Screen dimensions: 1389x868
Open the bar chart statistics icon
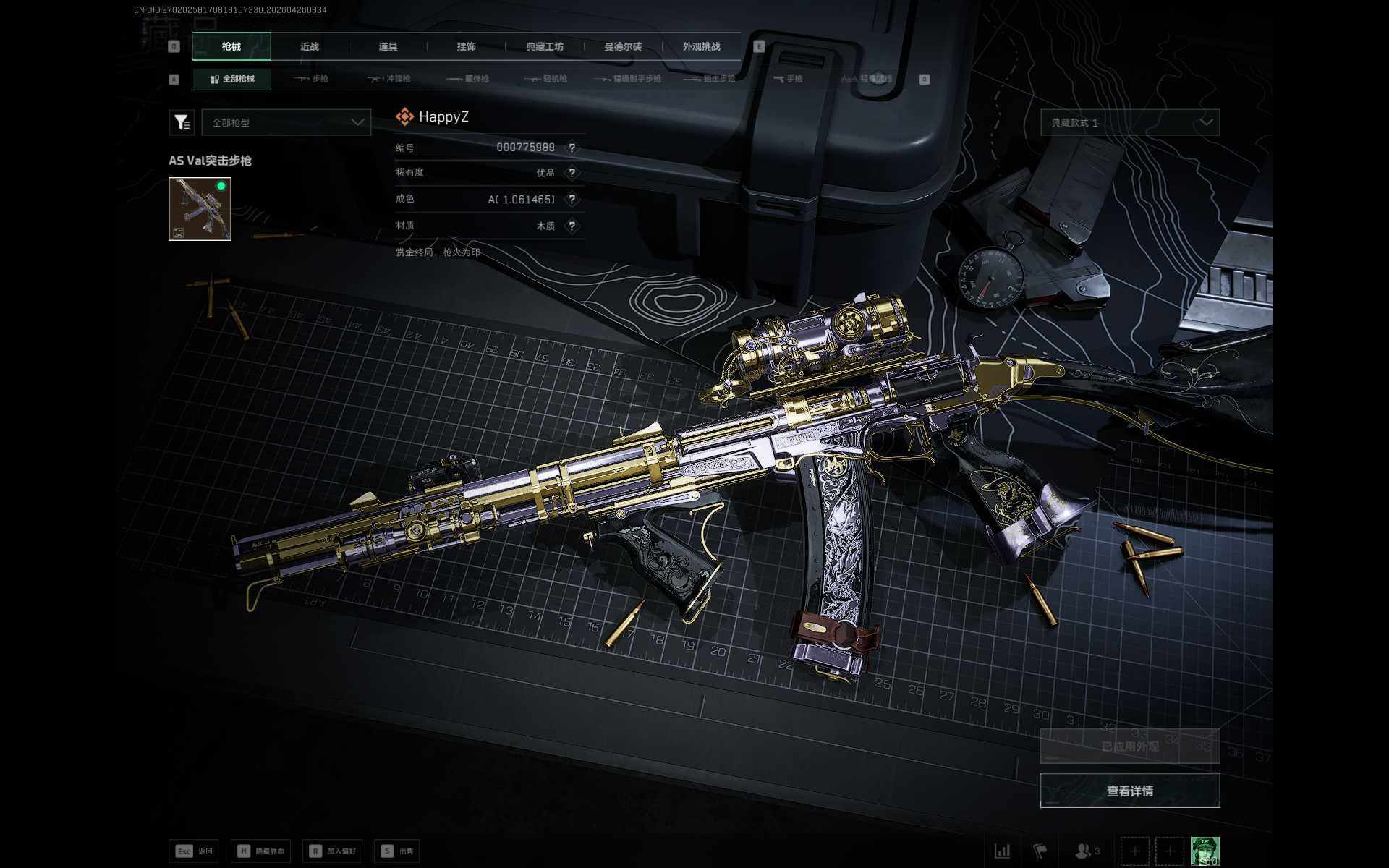click(1002, 851)
